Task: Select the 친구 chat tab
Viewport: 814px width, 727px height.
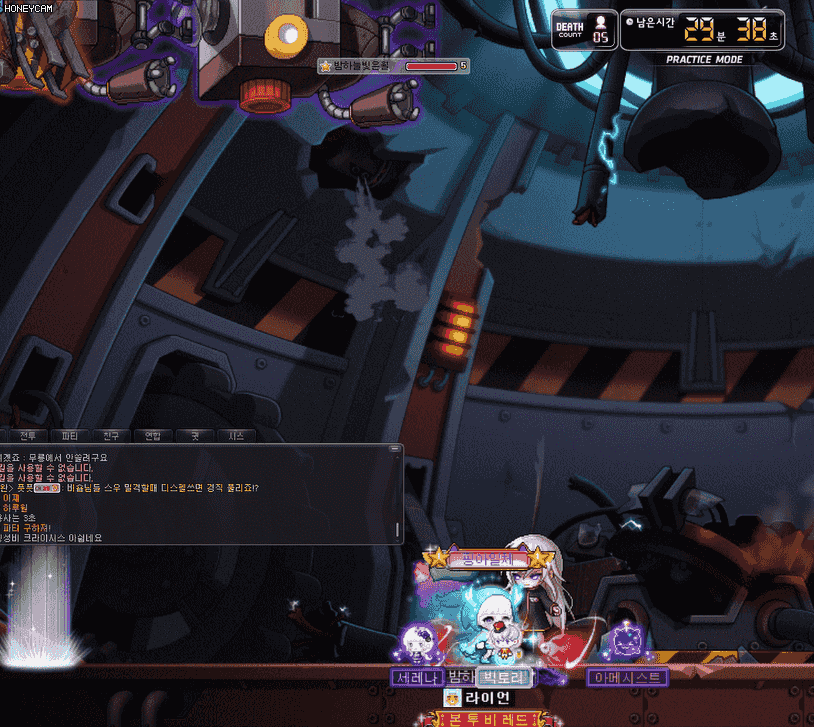Action: (111, 436)
